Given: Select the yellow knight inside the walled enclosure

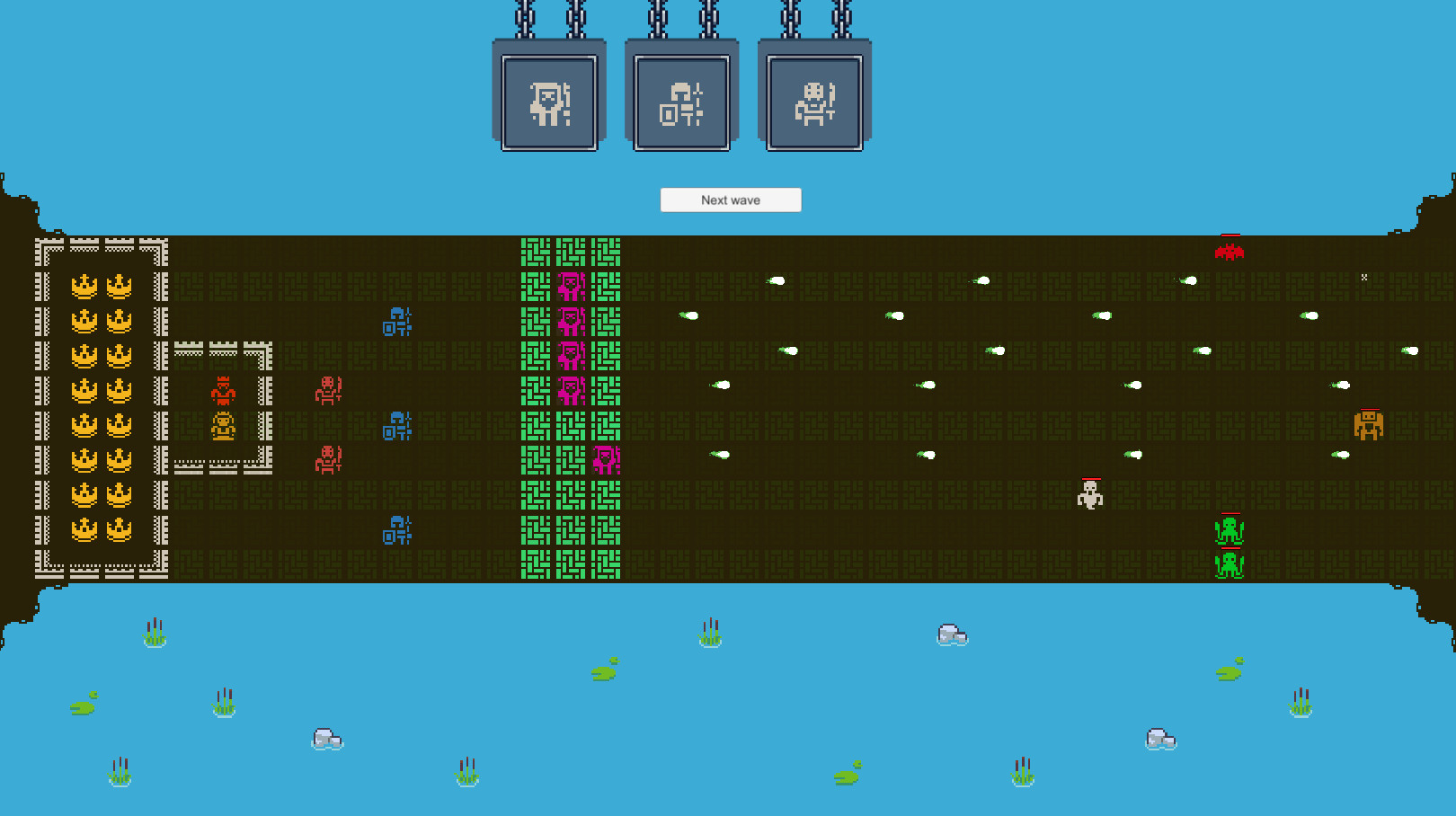Looking at the screenshot, I should (223, 426).
